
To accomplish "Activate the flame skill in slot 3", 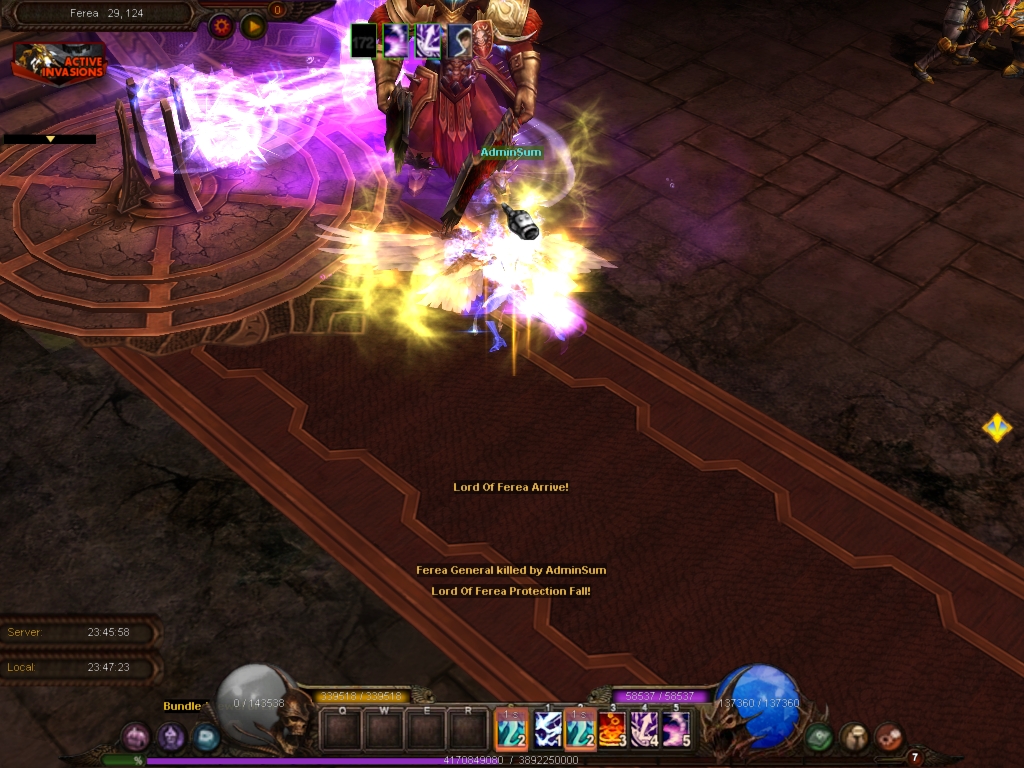I will coord(612,729).
